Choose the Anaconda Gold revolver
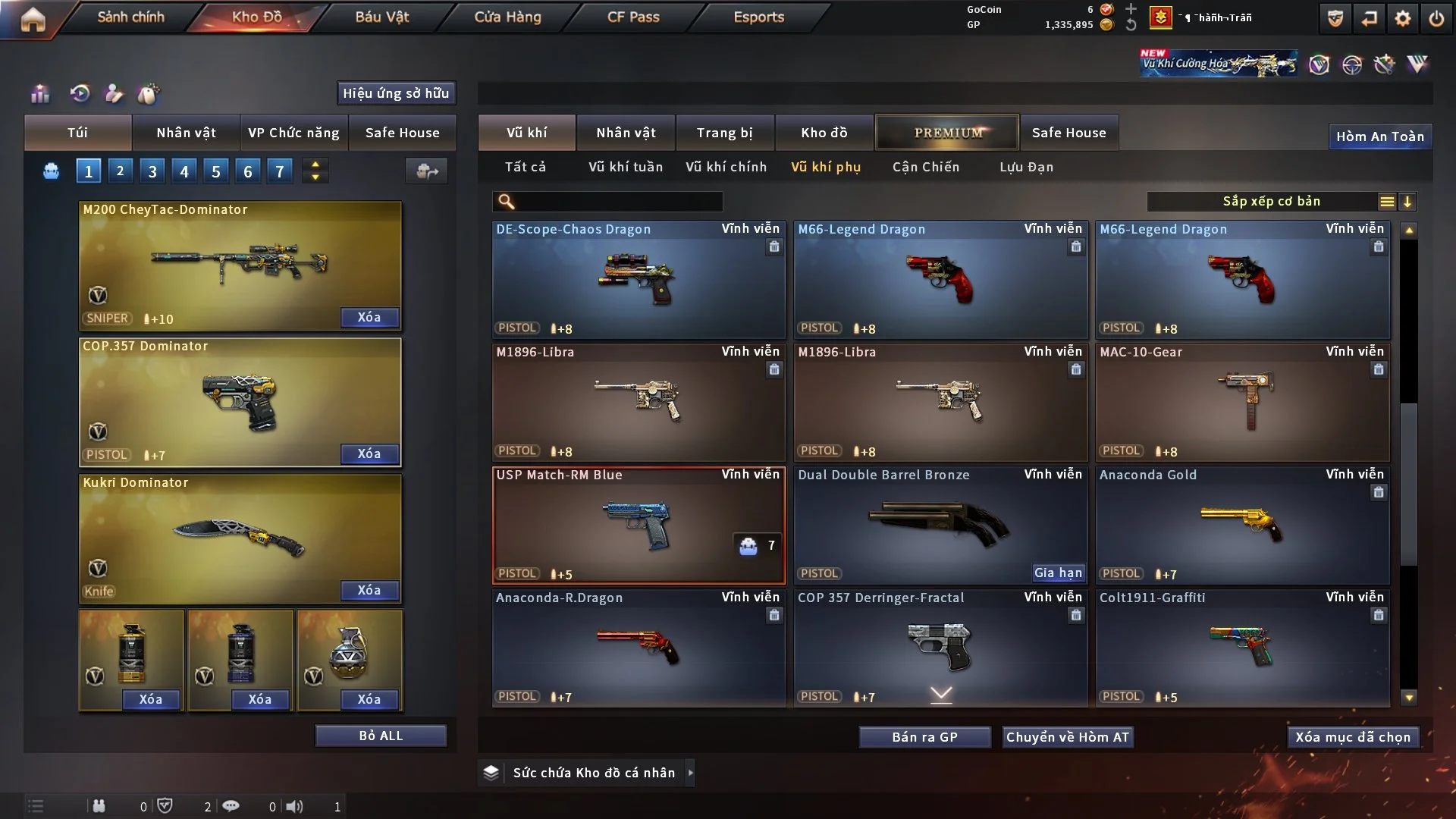 click(1242, 525)
